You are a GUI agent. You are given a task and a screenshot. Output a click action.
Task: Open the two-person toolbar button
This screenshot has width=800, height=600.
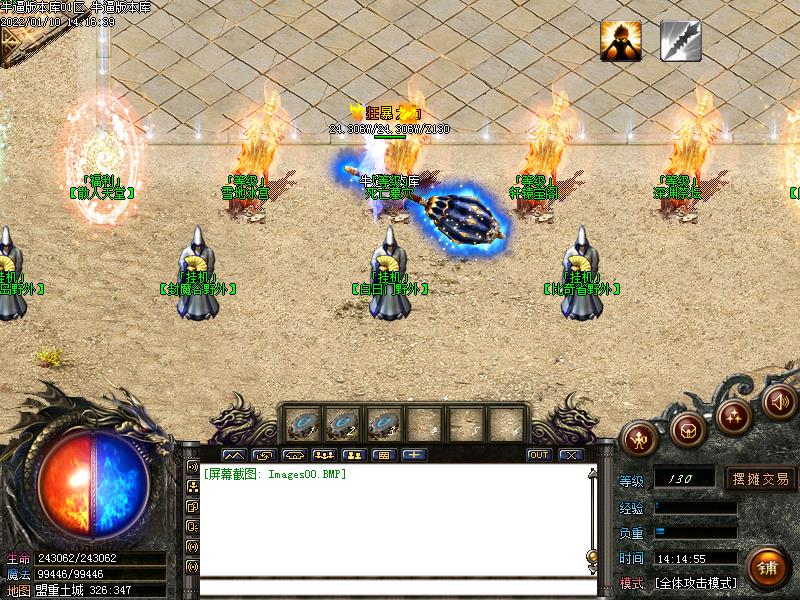pos(352,455)
